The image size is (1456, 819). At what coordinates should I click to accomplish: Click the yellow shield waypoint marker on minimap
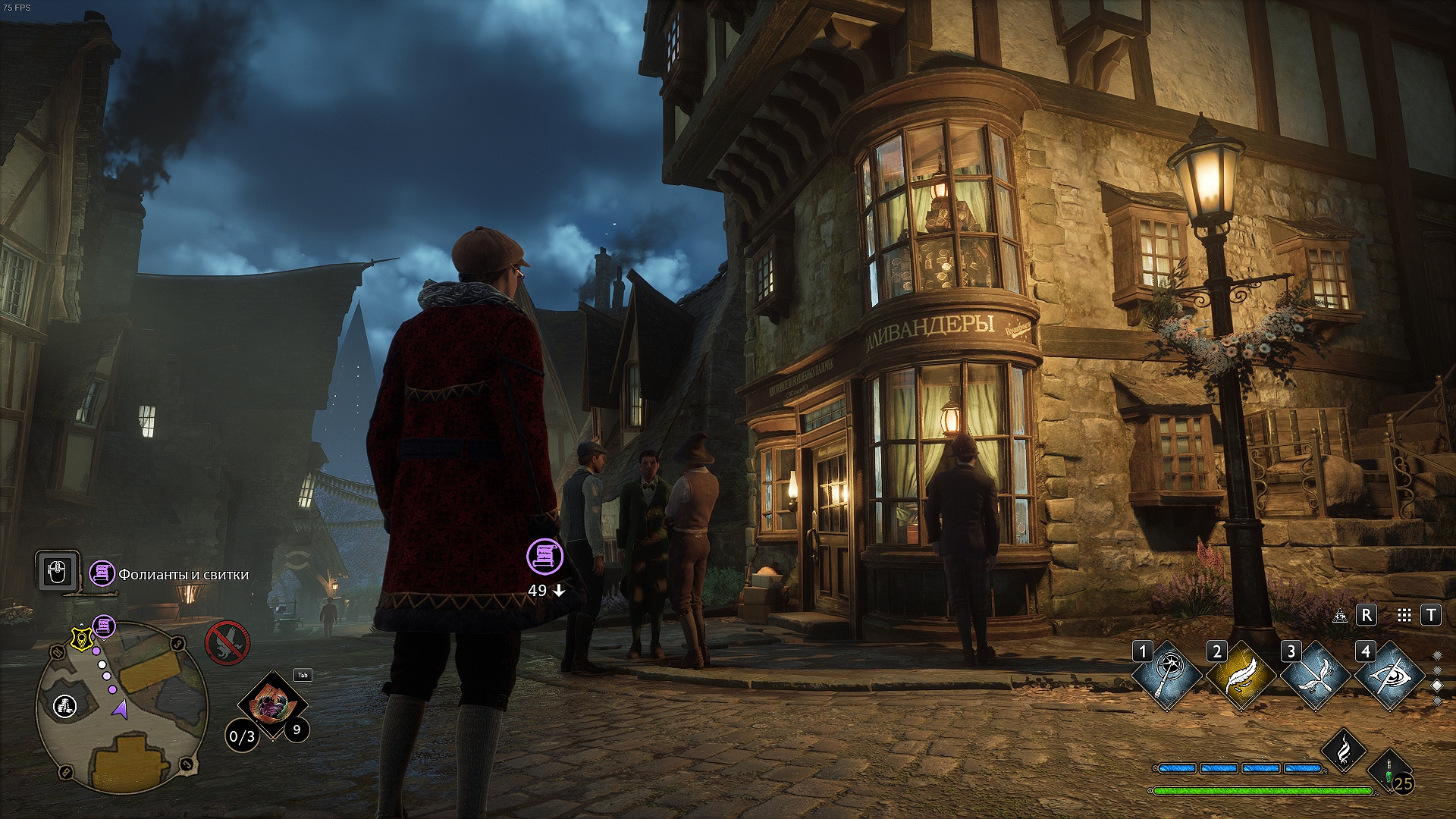(80, 639)
